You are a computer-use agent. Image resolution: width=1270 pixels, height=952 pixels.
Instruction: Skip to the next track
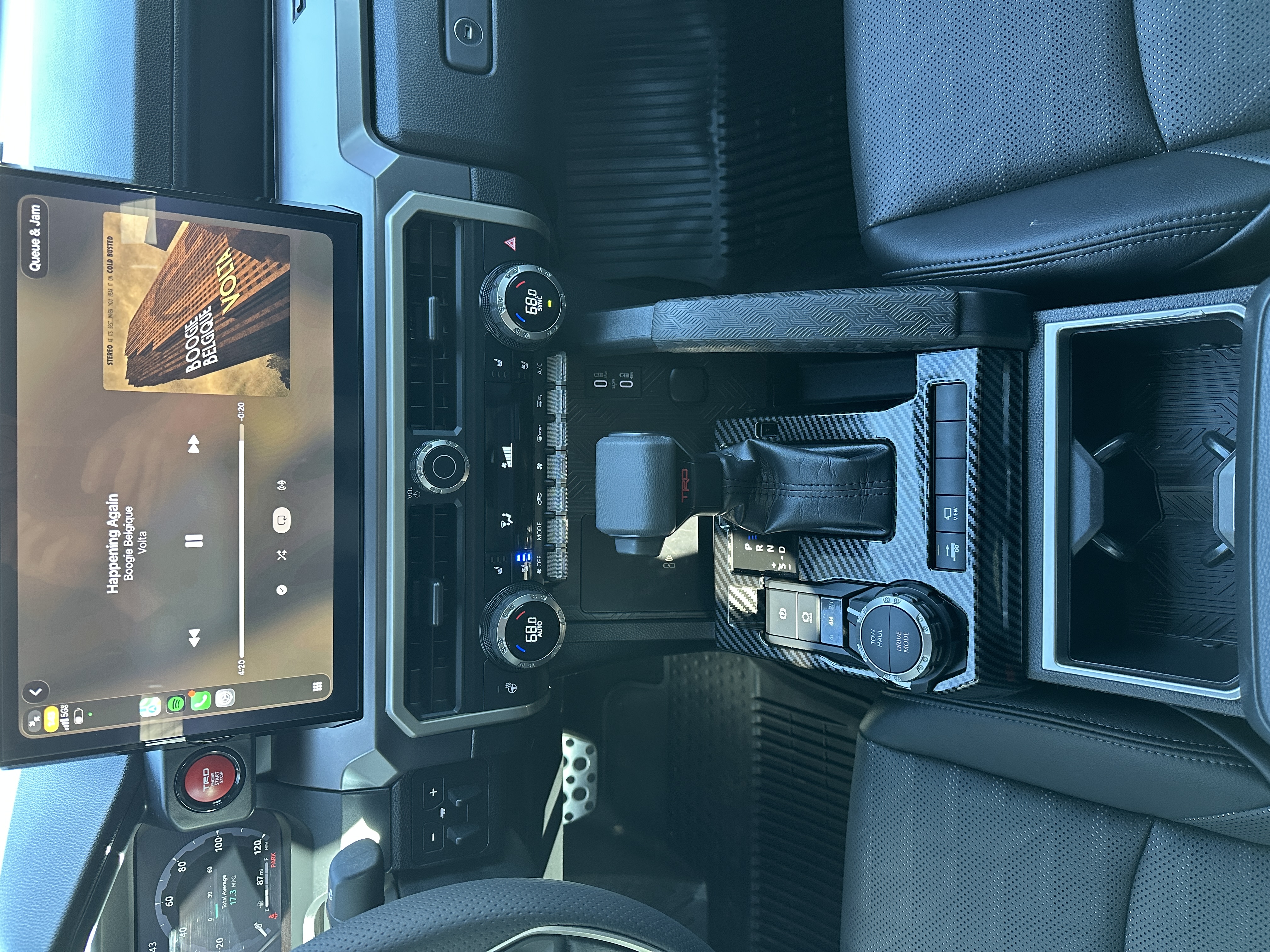[194, 444]
